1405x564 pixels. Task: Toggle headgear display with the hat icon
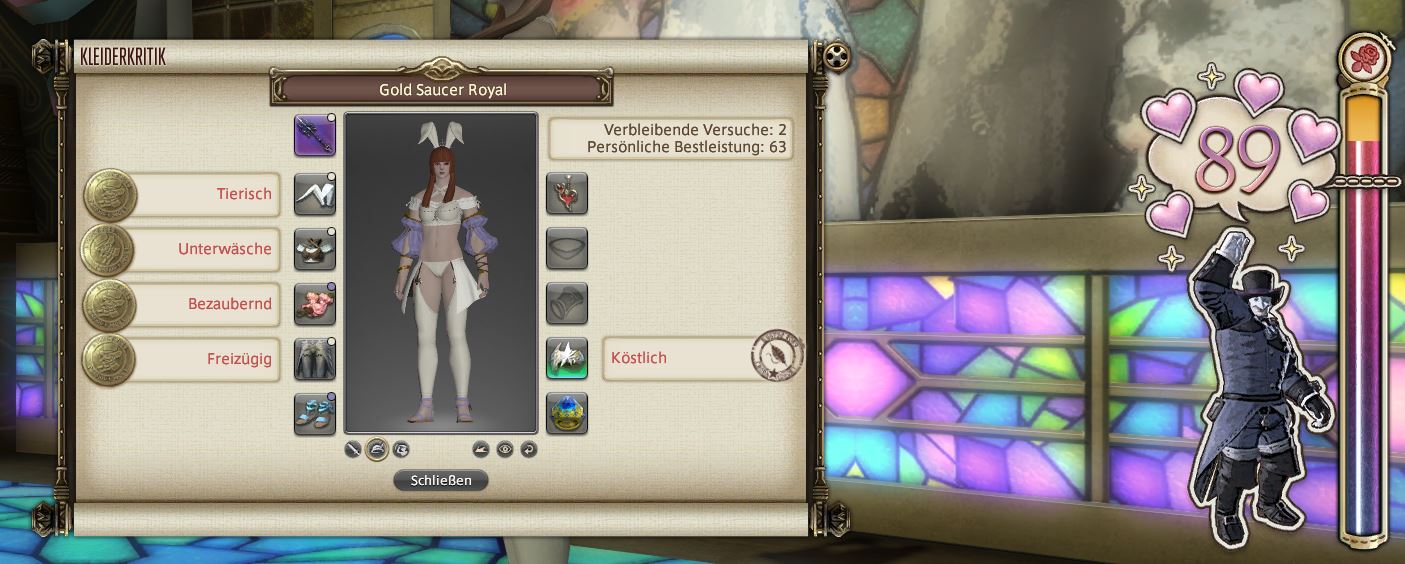click(x=377, y=449)
